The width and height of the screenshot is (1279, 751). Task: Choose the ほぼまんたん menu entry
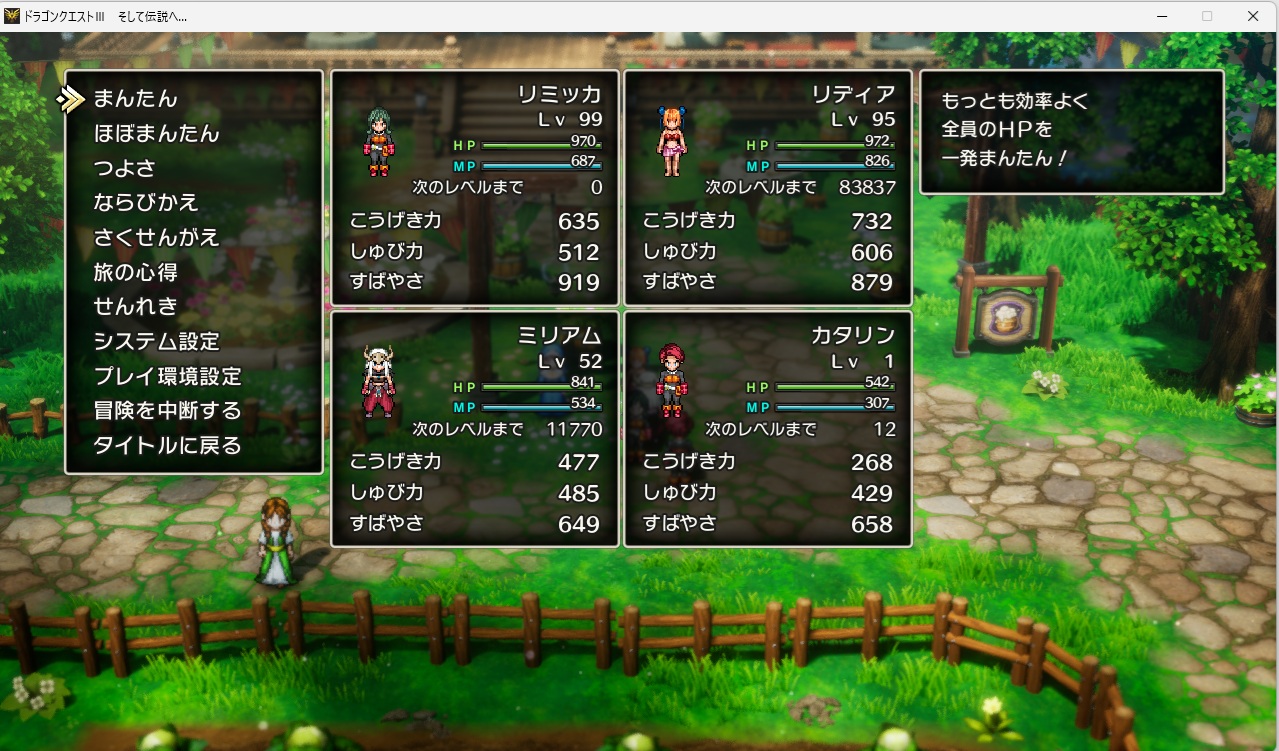pos(156,133)
